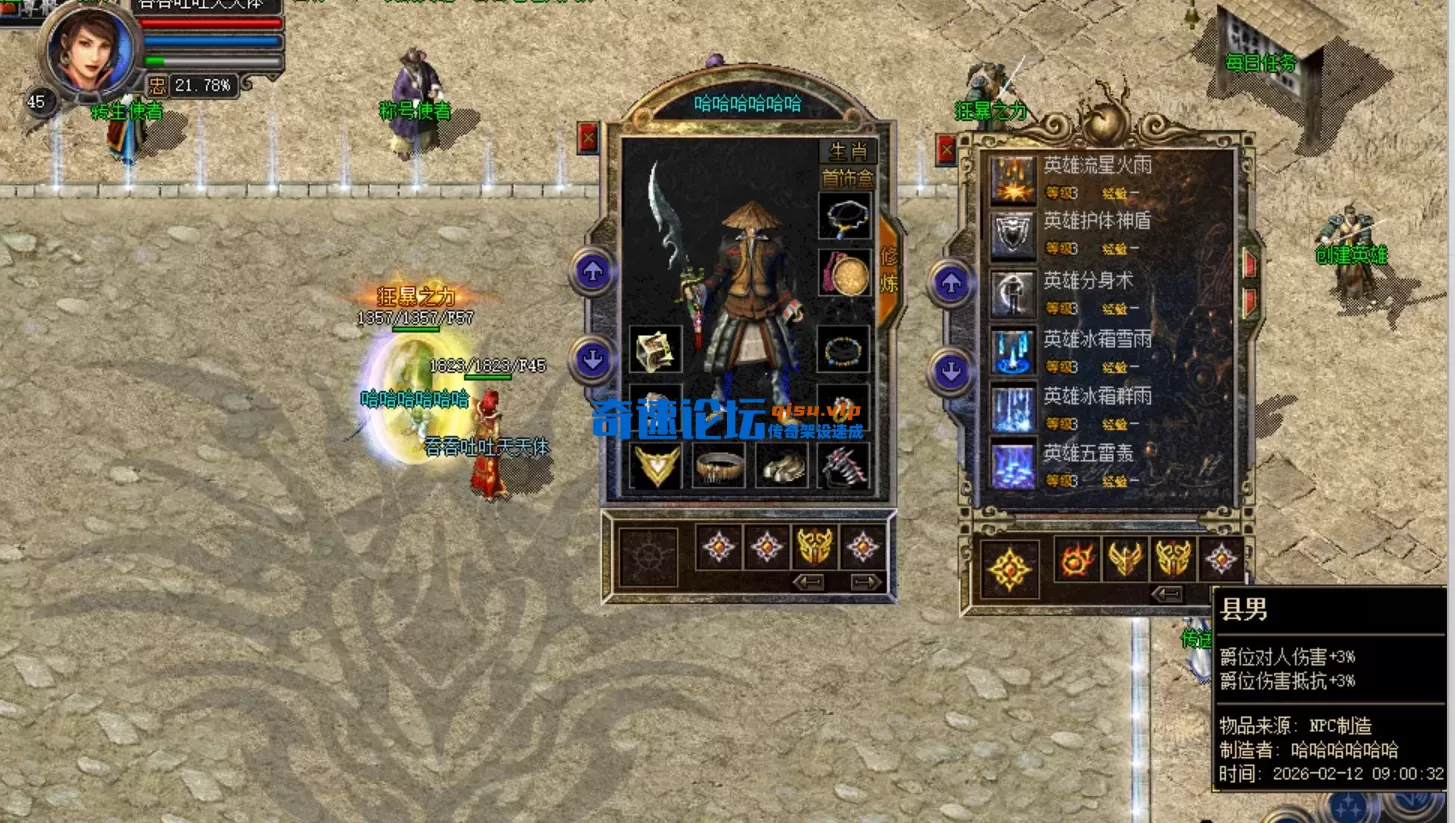Image resolution: width=1455 pixels, height=823 pixels.
Task: Select the round gold medal slot
Action: (845, 273)
